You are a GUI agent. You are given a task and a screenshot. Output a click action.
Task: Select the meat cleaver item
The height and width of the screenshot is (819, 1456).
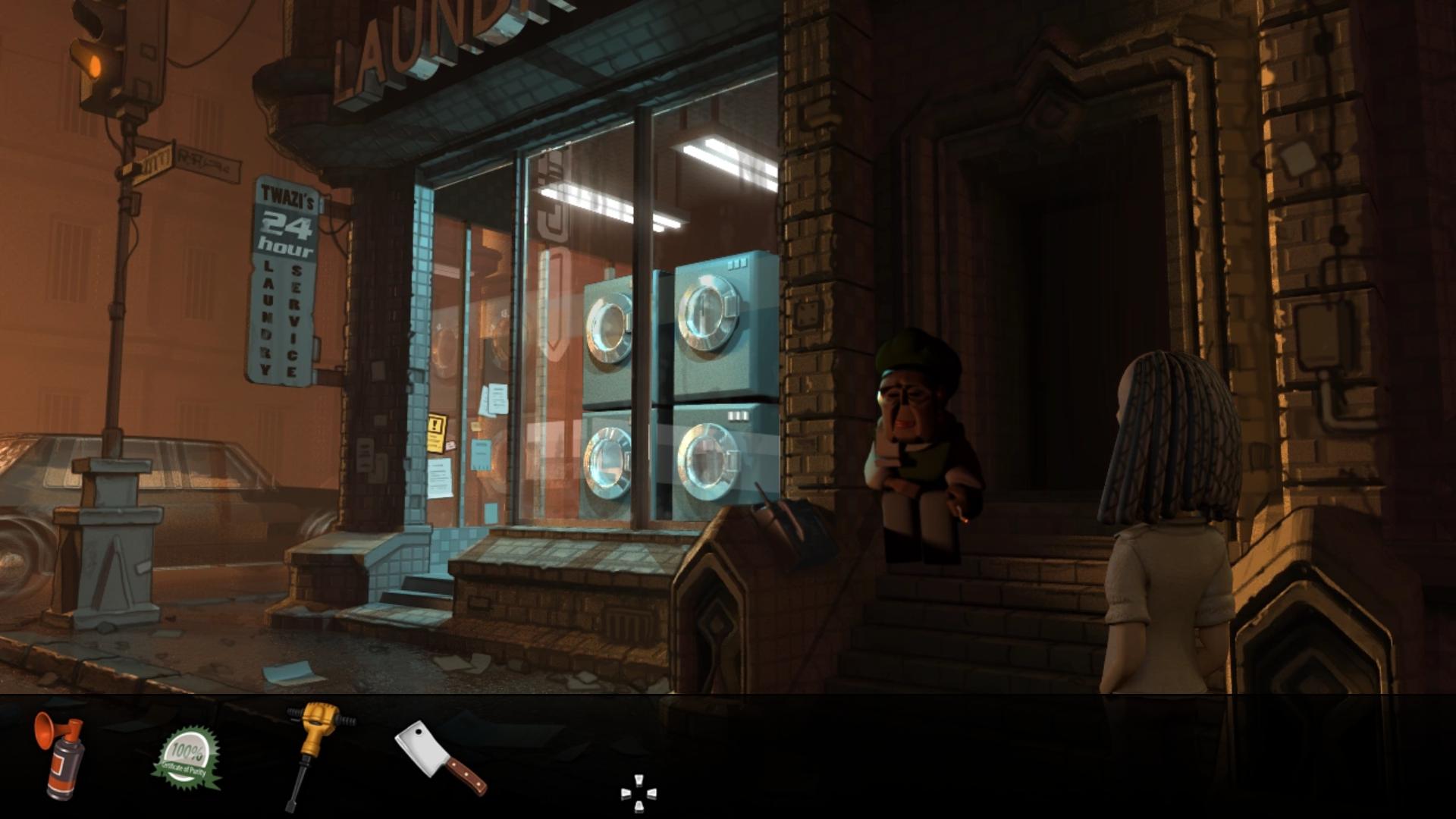click(x=439, y=756)
